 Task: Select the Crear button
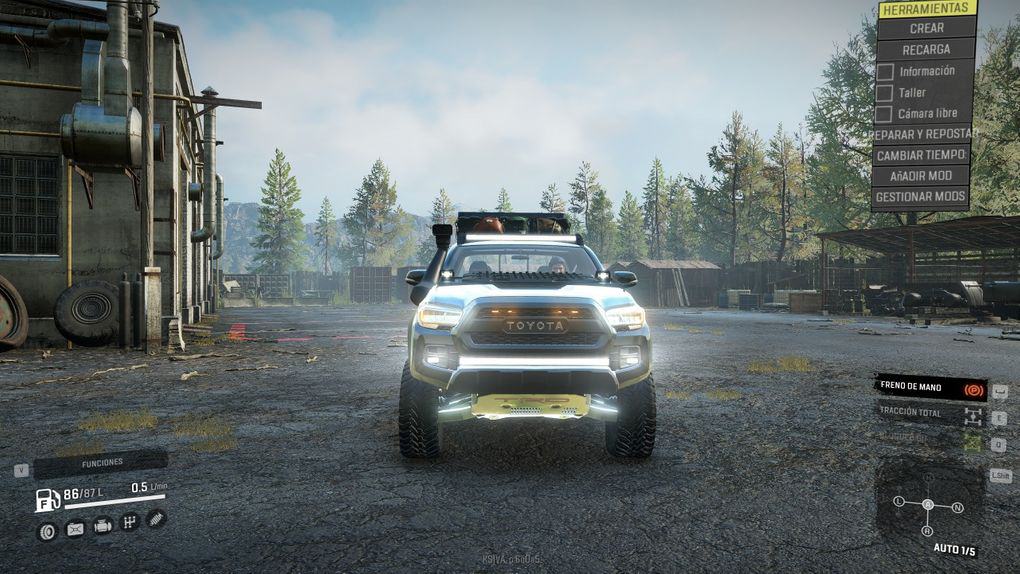(x=926, y=28)
